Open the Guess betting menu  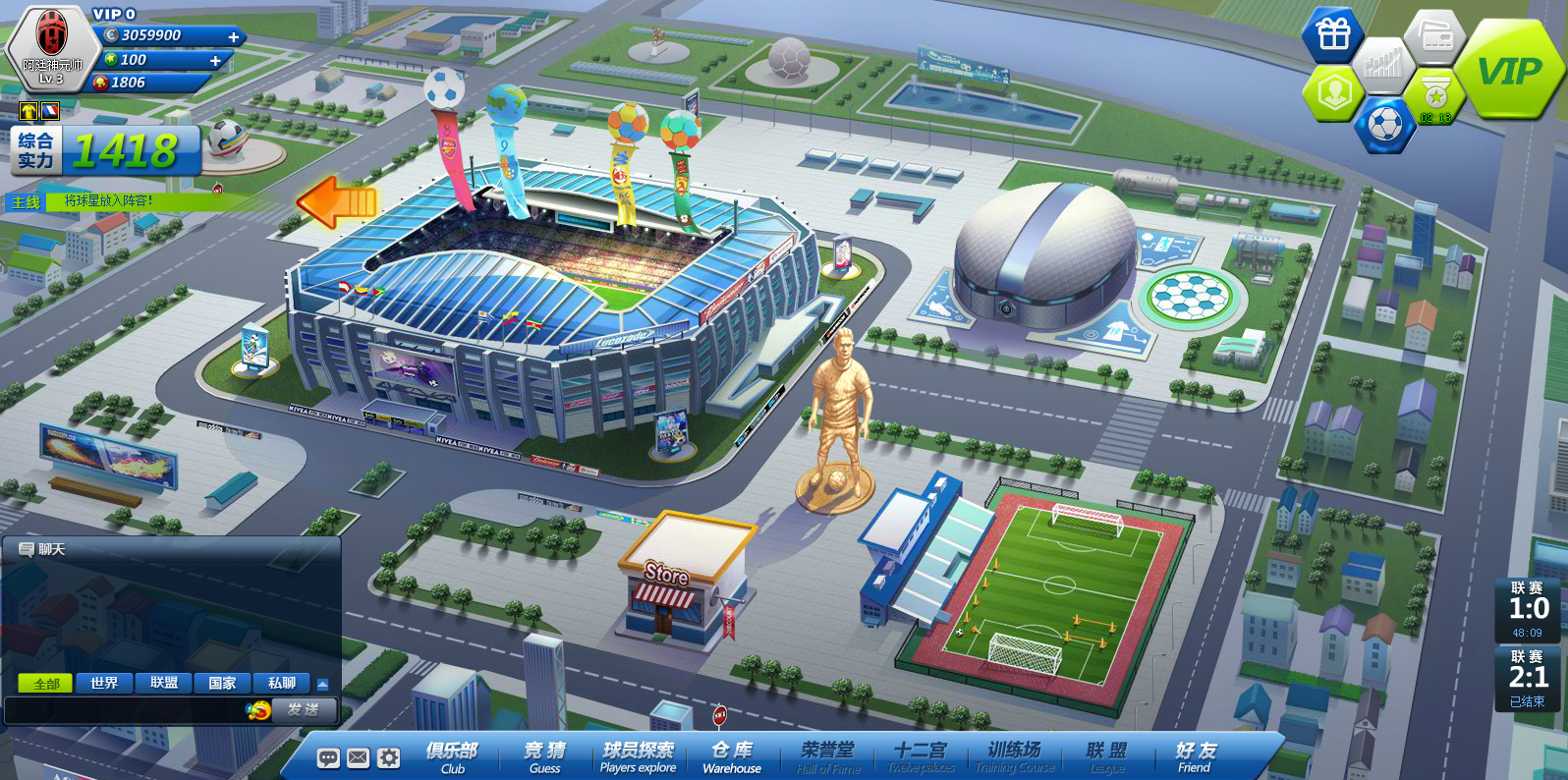[545, 756]
